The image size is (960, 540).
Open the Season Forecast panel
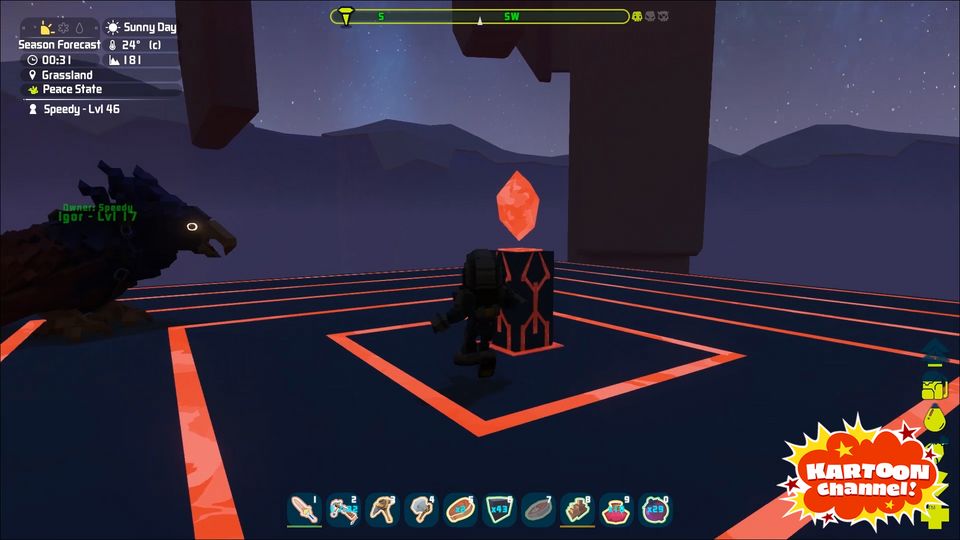(x=59, y=45)
